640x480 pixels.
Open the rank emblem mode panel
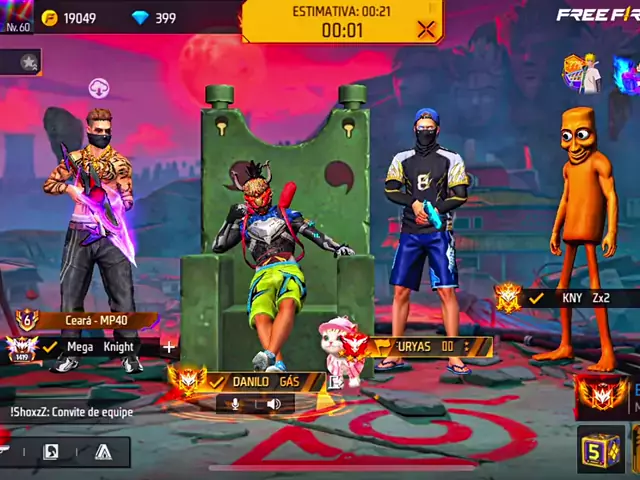[x=602, y=395]
